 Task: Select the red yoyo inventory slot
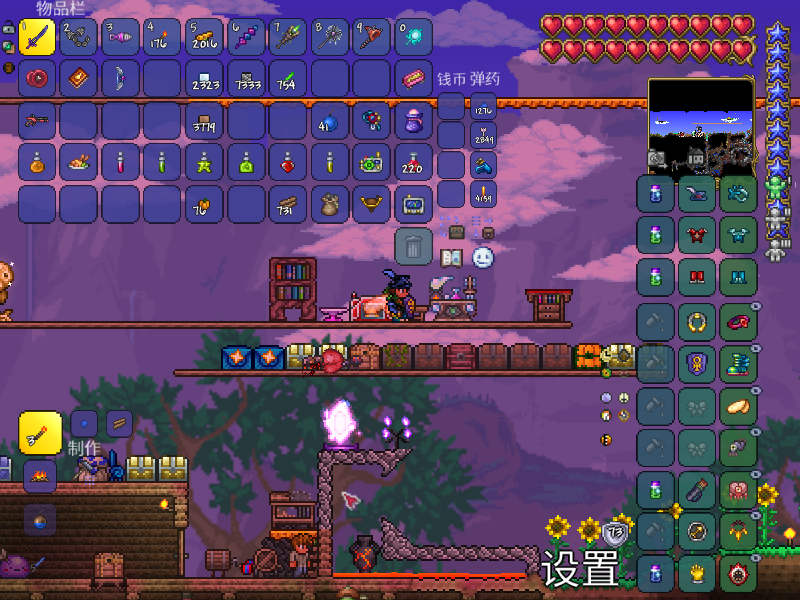pos(37,78)
